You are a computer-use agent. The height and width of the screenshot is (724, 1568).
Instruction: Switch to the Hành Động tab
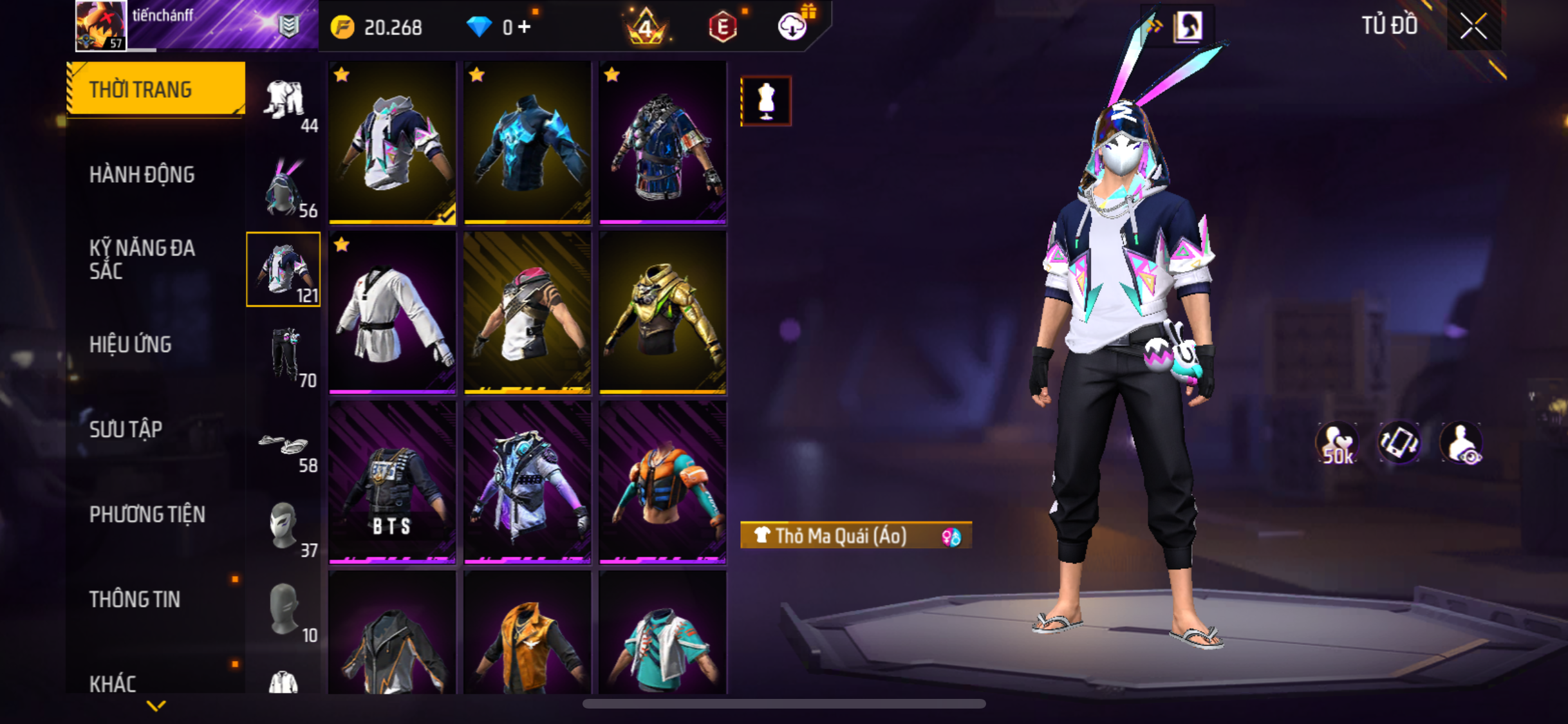click(x=142, y=174)
